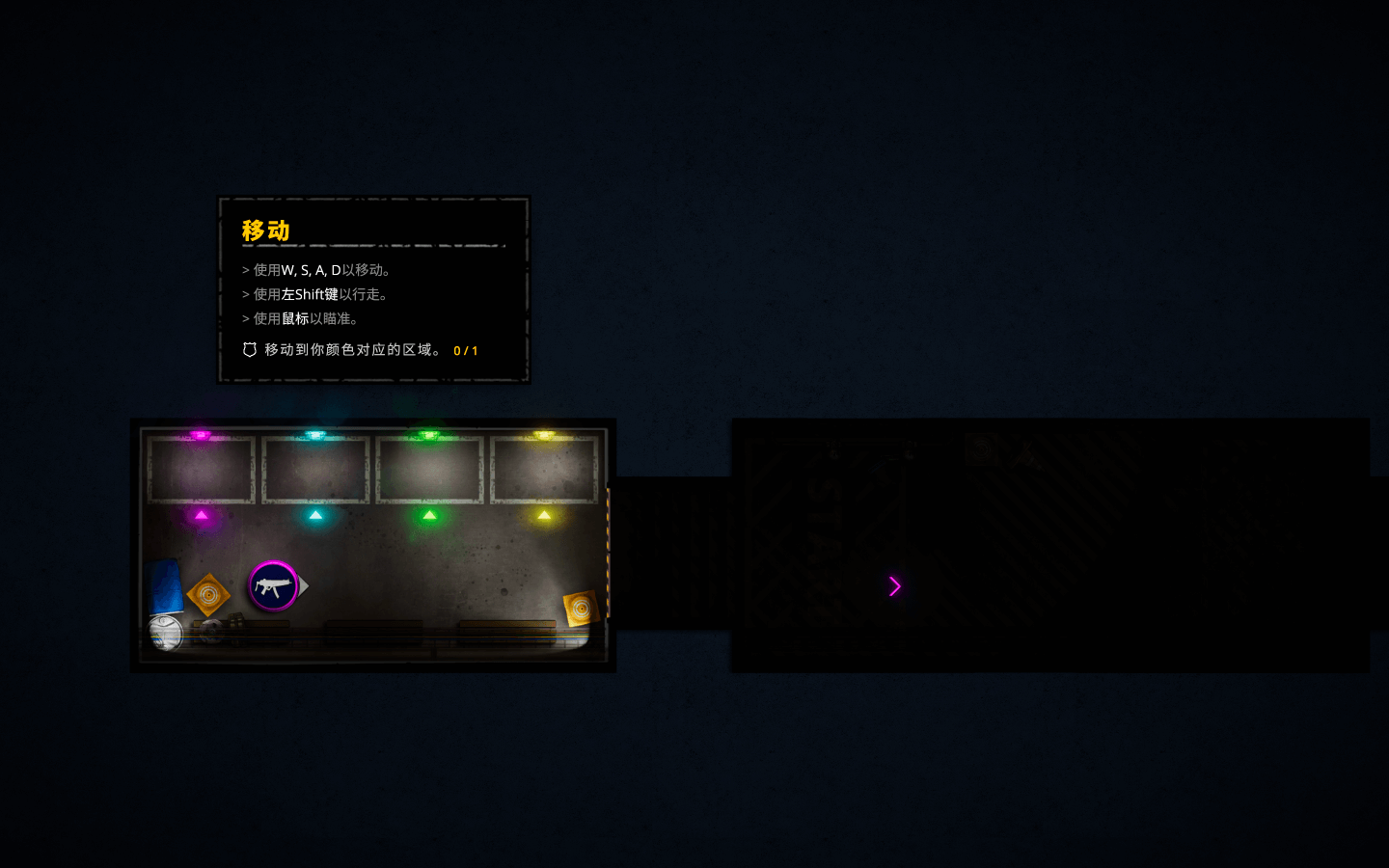Click the soccer ball on the floor
Image resolution: width=1389 pixels, height=868 pixels.
(212, 629)
